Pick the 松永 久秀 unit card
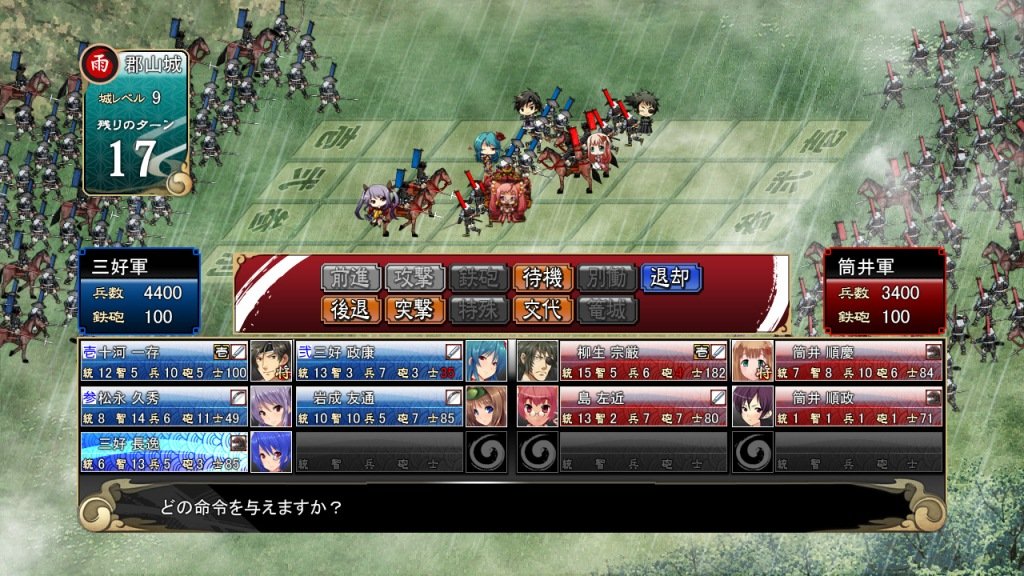This screenshot has height=576, width=1024. point(165,406)
